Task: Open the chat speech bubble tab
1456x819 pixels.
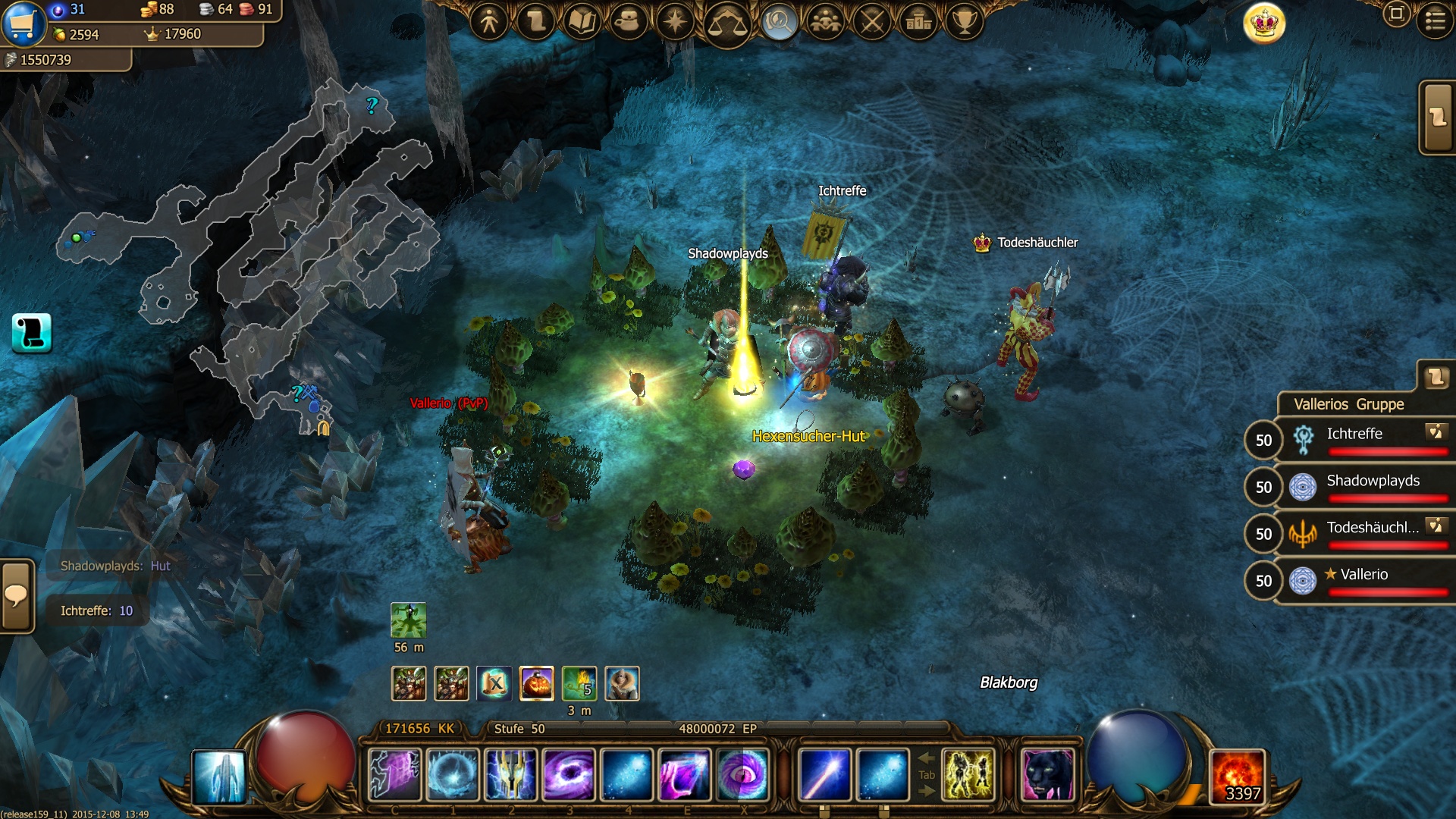Action: pos(17,595)
